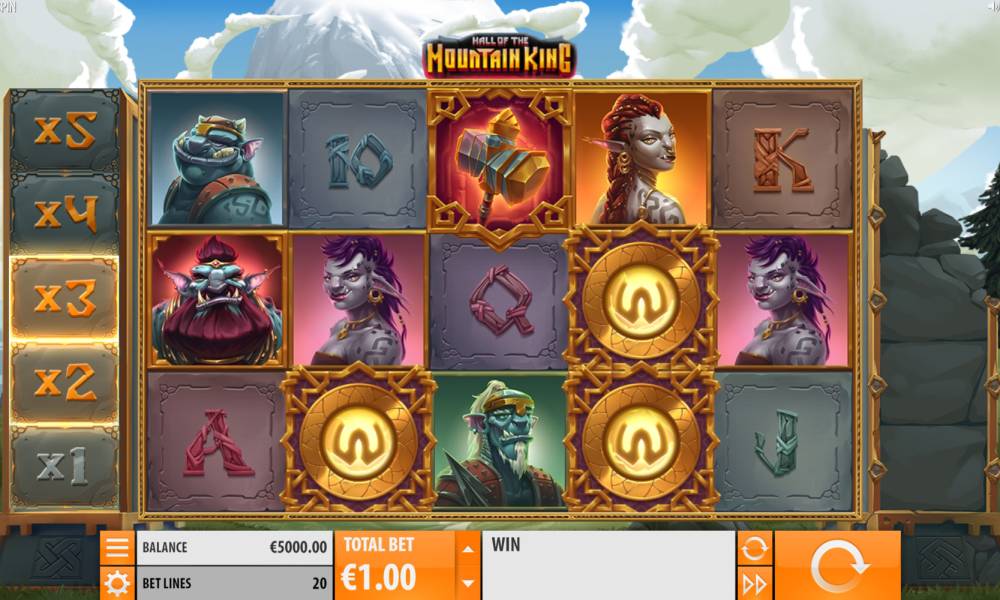The width and height of the screenshot is (1000, 600).
Task: Toggle autoplay with the circular arrows icon
Action: (755, 547)
